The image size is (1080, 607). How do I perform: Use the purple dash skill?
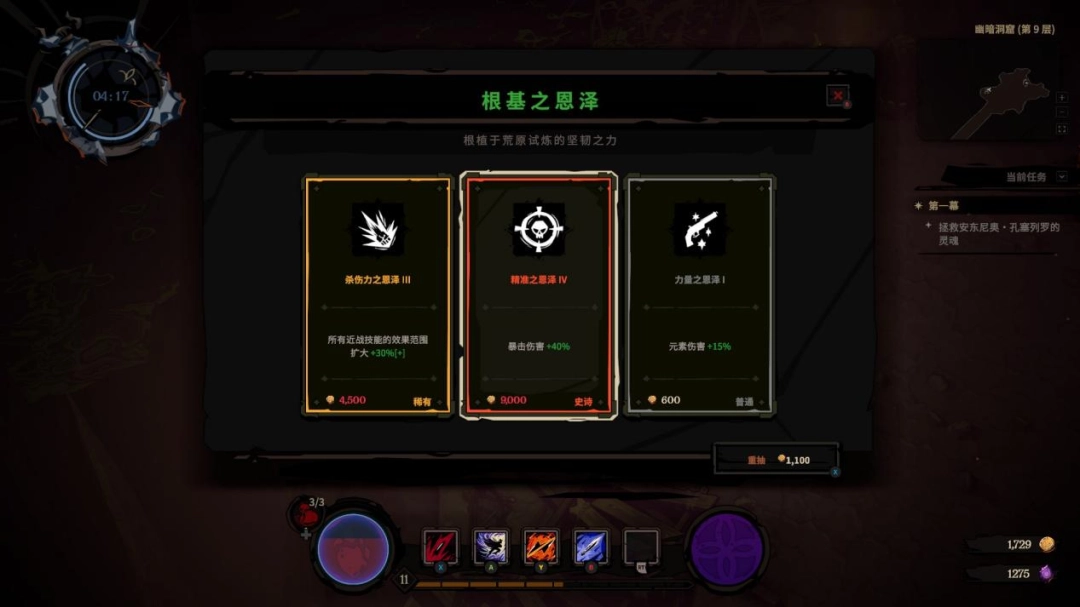(491, 547)
